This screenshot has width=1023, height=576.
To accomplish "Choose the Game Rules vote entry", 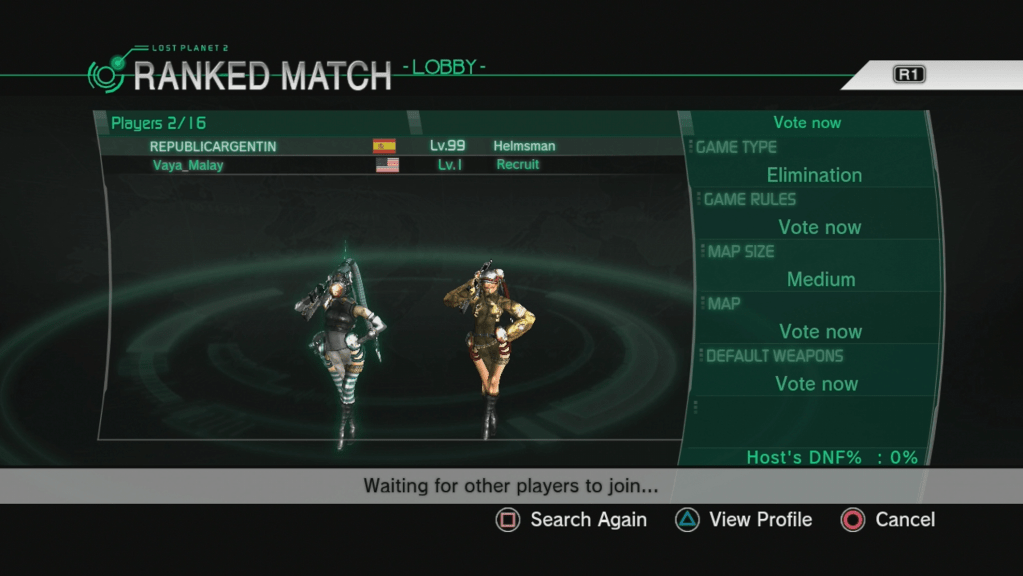I will tap(817, 214).
